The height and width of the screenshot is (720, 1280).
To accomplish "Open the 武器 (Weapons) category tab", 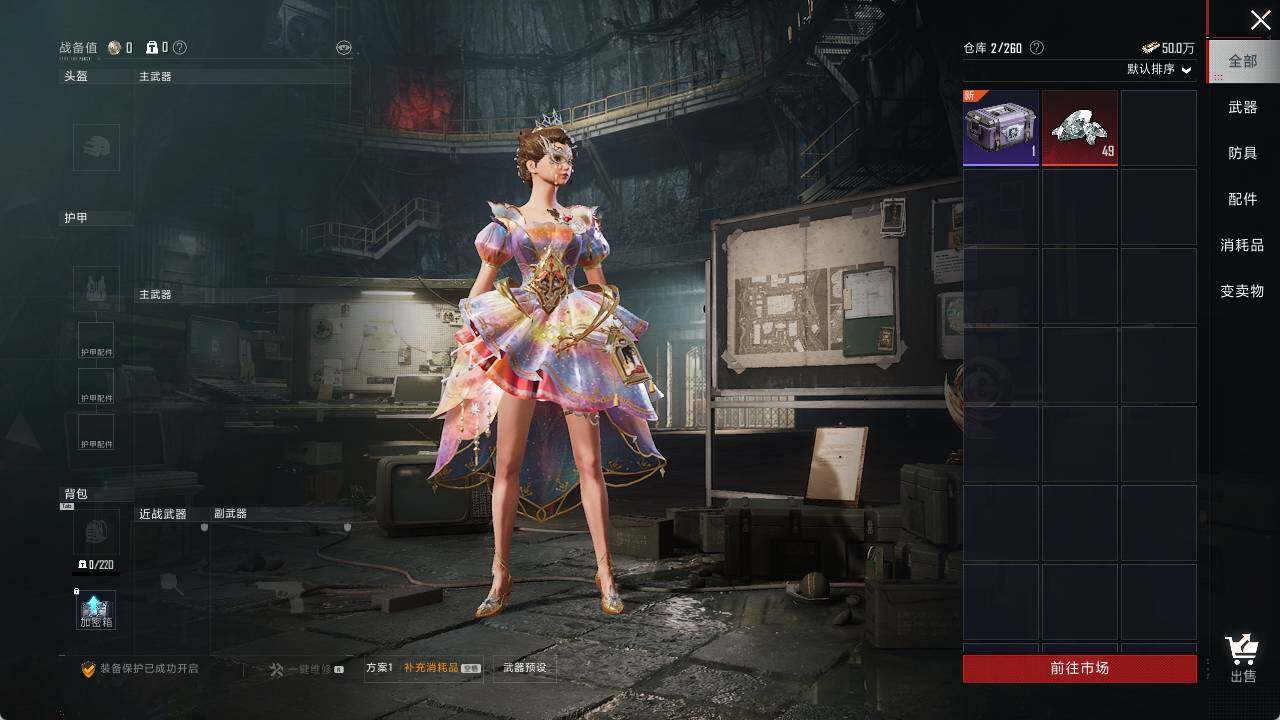I will (1243, 107).
